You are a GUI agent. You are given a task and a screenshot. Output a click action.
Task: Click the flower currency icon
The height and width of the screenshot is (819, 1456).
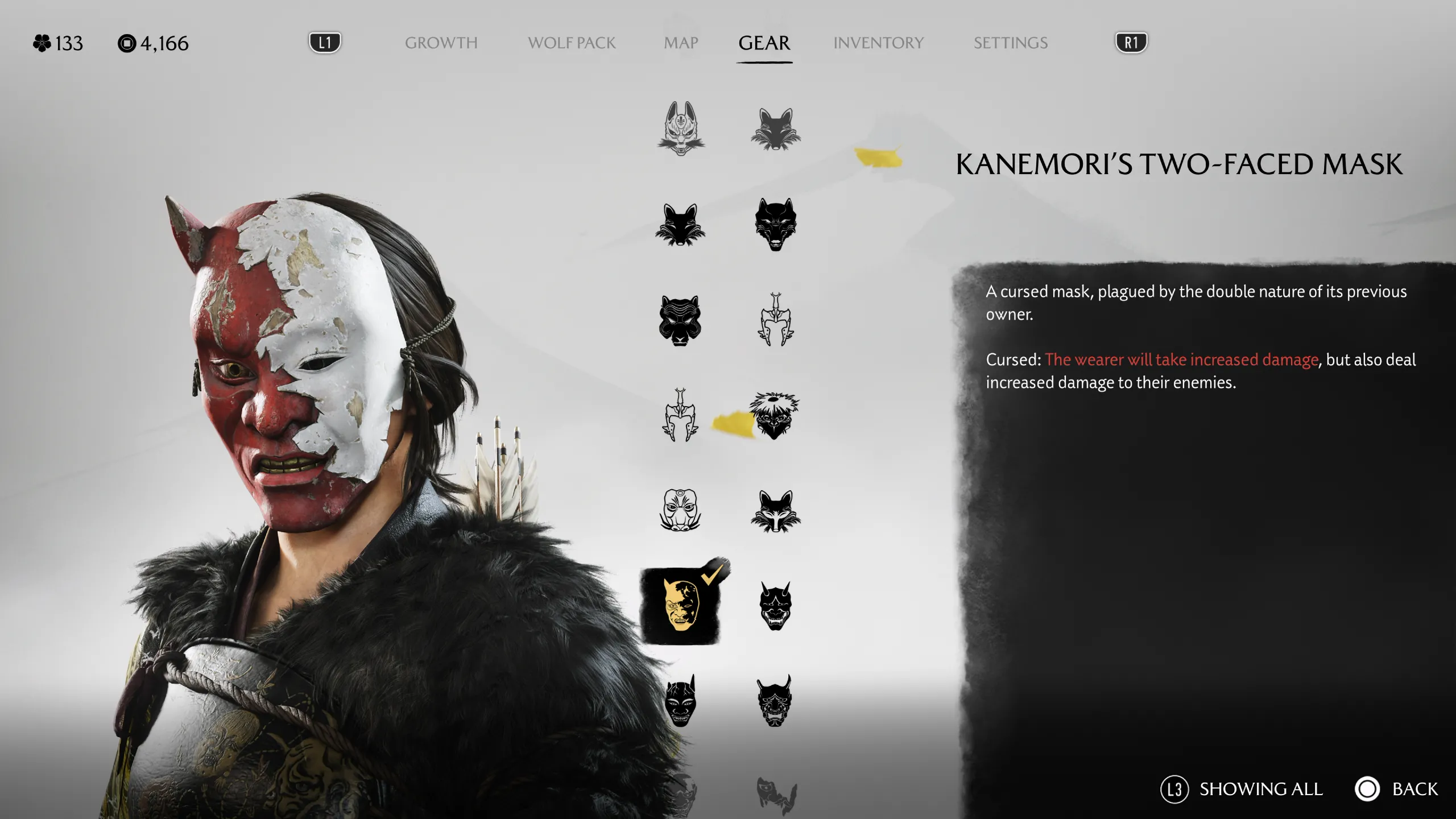[41, 43]
